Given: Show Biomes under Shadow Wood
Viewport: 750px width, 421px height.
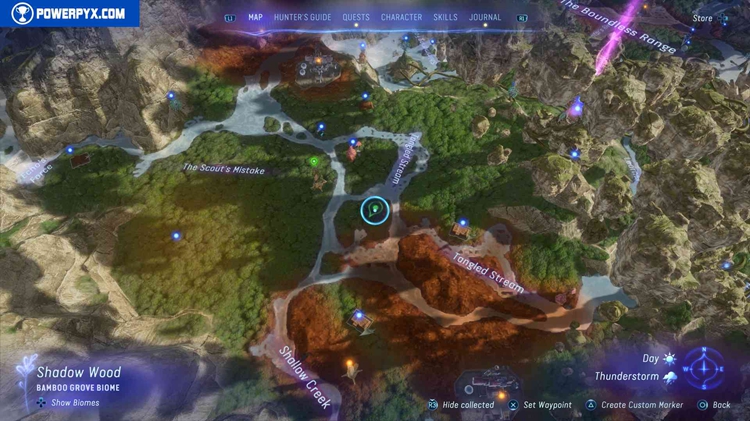Looking at the screenshot, I should coord(75,403).
